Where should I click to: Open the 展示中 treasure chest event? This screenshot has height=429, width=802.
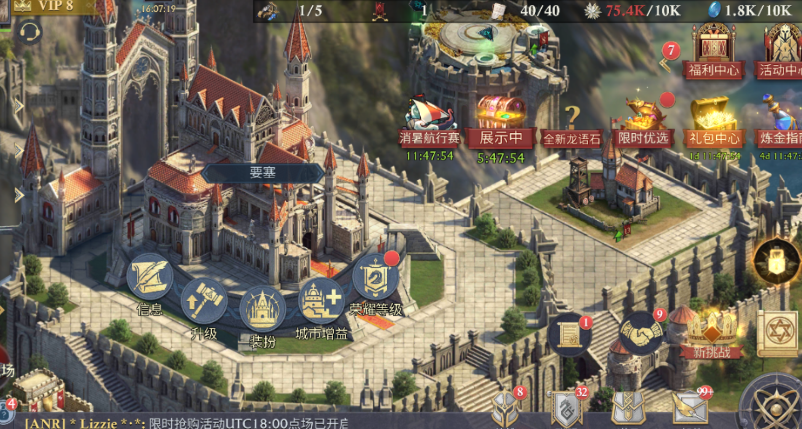click(x=501, y=116)
